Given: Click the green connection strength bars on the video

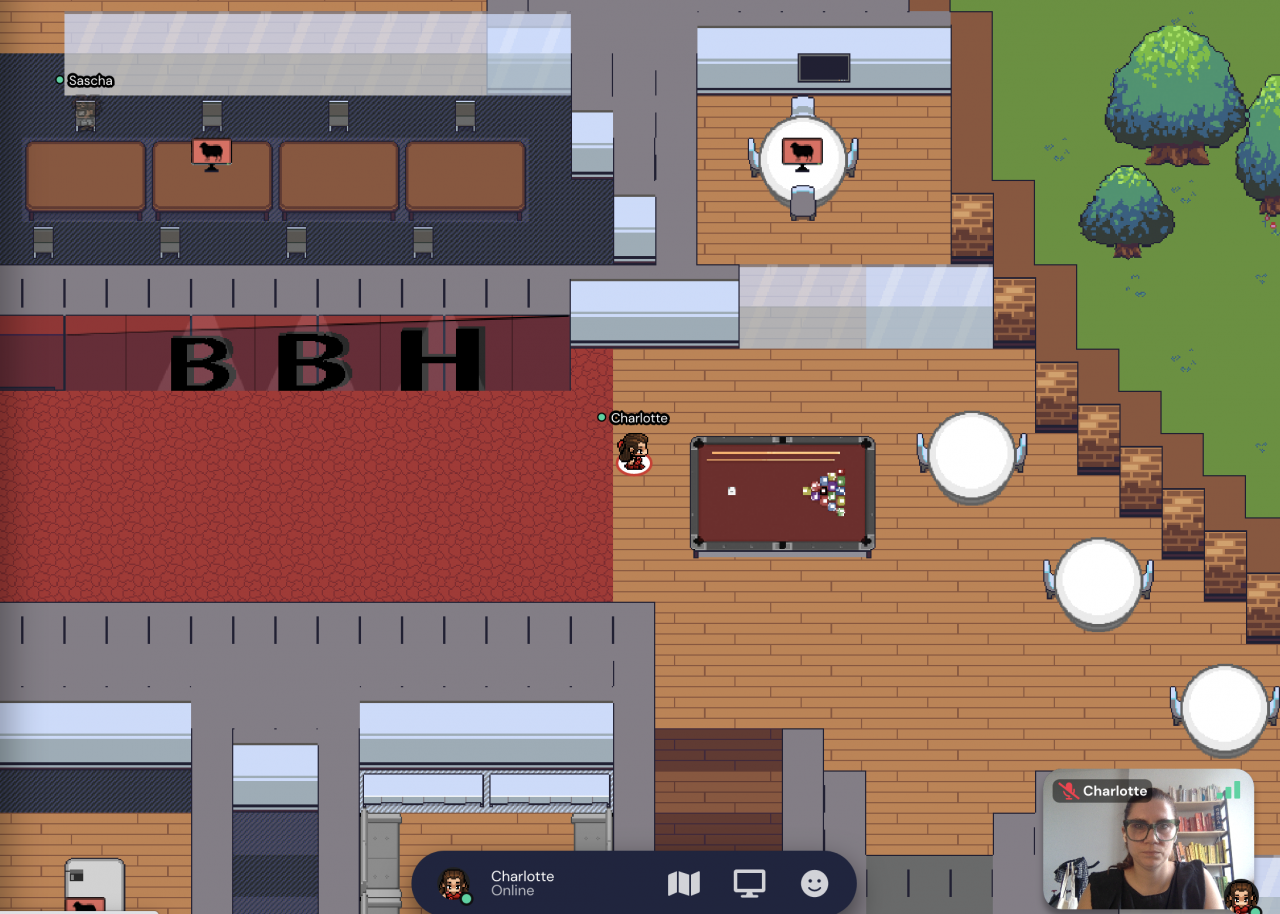Looking at the screenshot, I should (1229, 790).
